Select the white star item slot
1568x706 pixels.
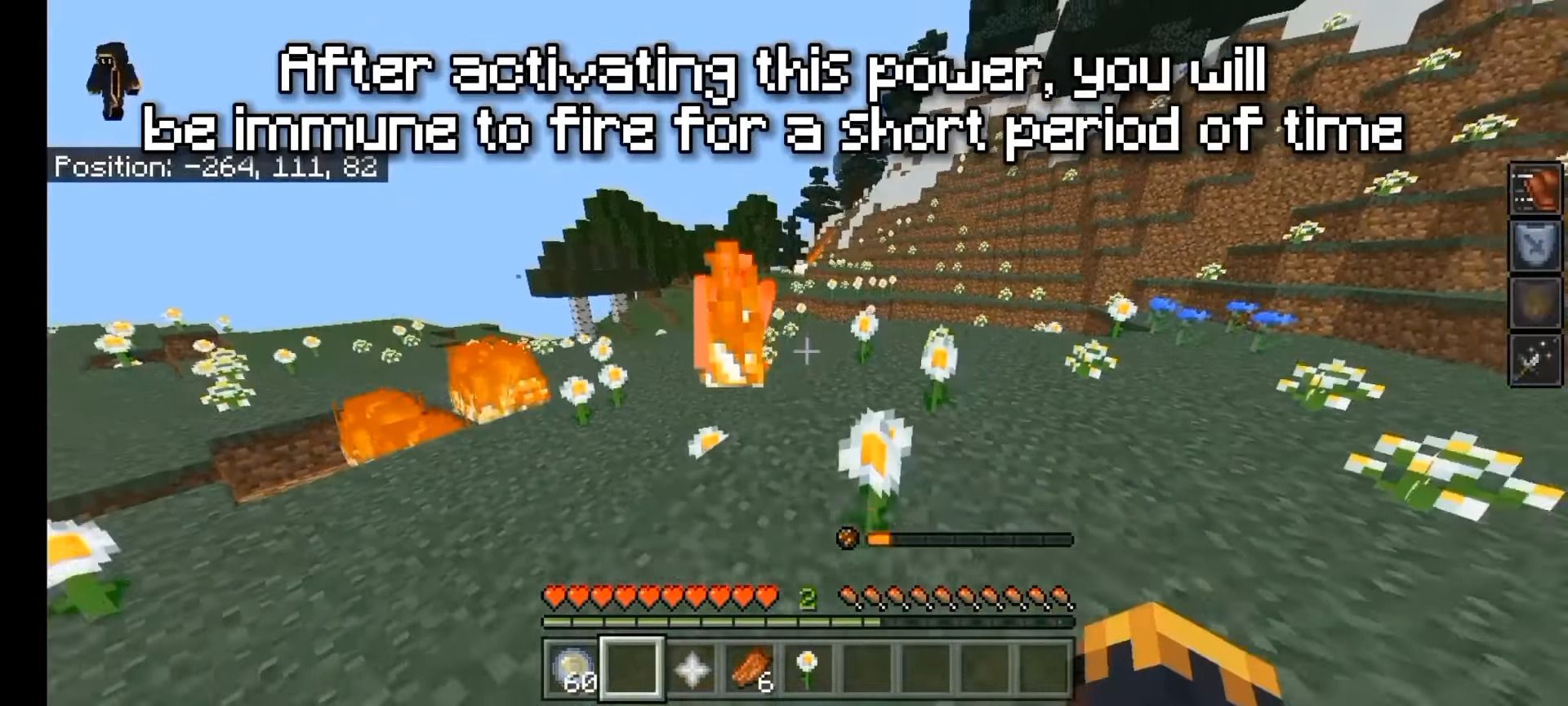tap(691, 668)
